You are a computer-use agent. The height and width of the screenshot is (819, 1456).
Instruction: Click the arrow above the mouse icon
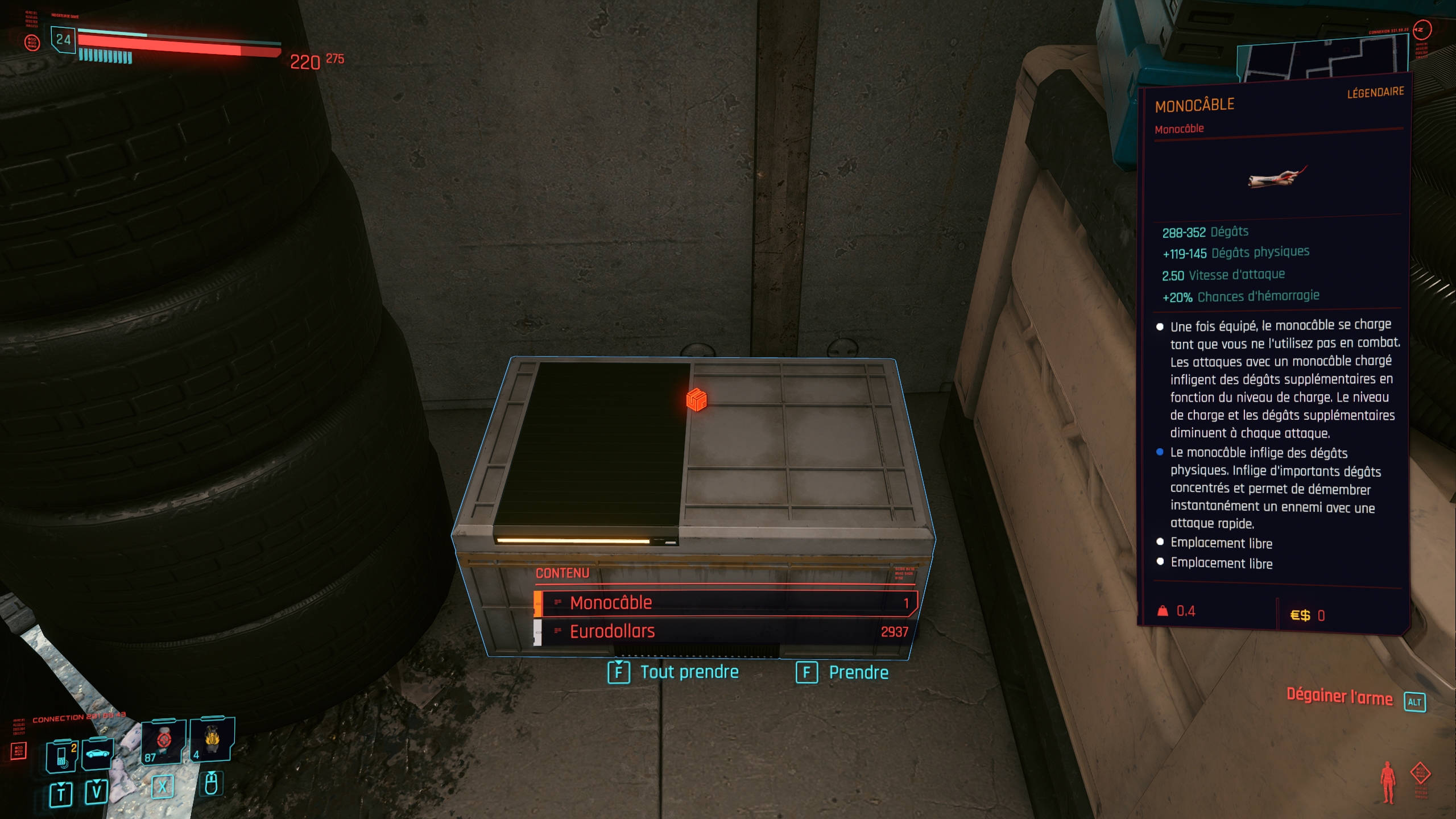pyautogui.click(x=212, y=773)
